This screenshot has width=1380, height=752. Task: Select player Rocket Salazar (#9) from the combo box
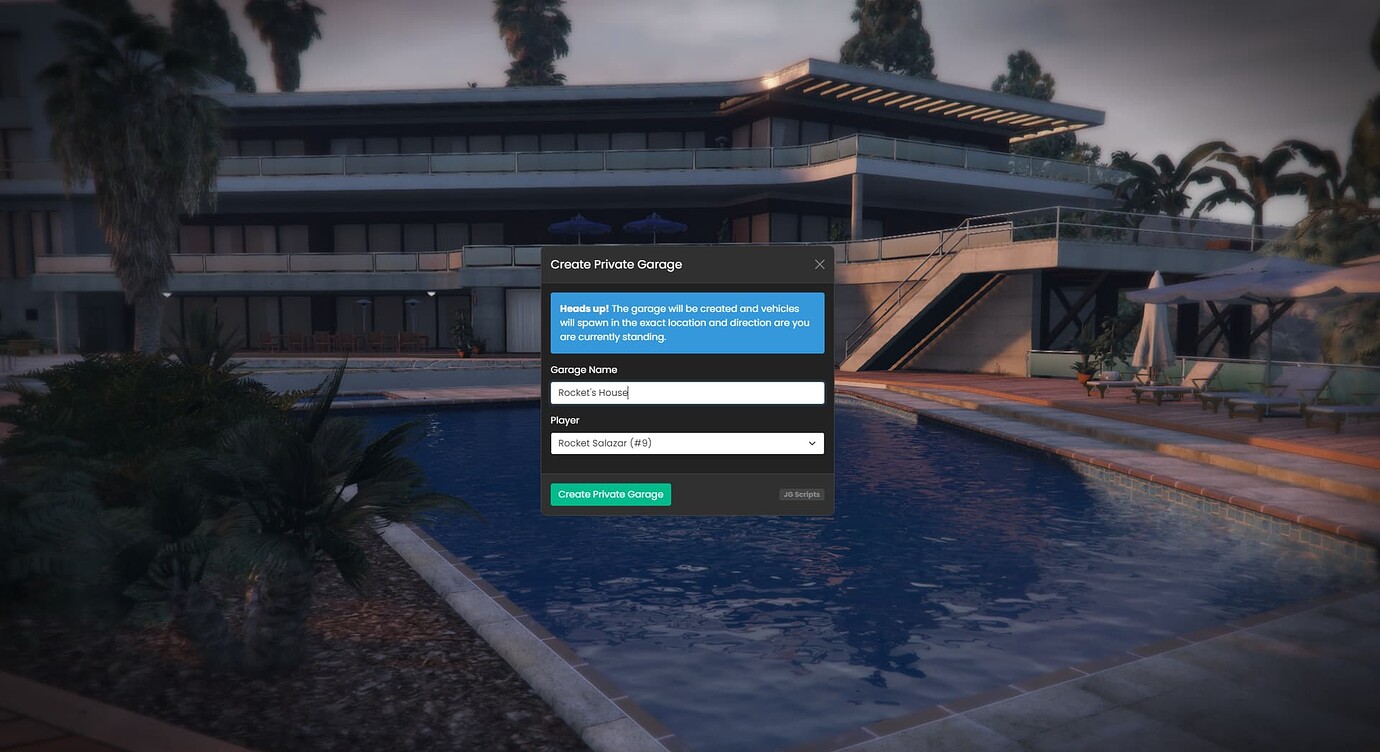(687, 442)
